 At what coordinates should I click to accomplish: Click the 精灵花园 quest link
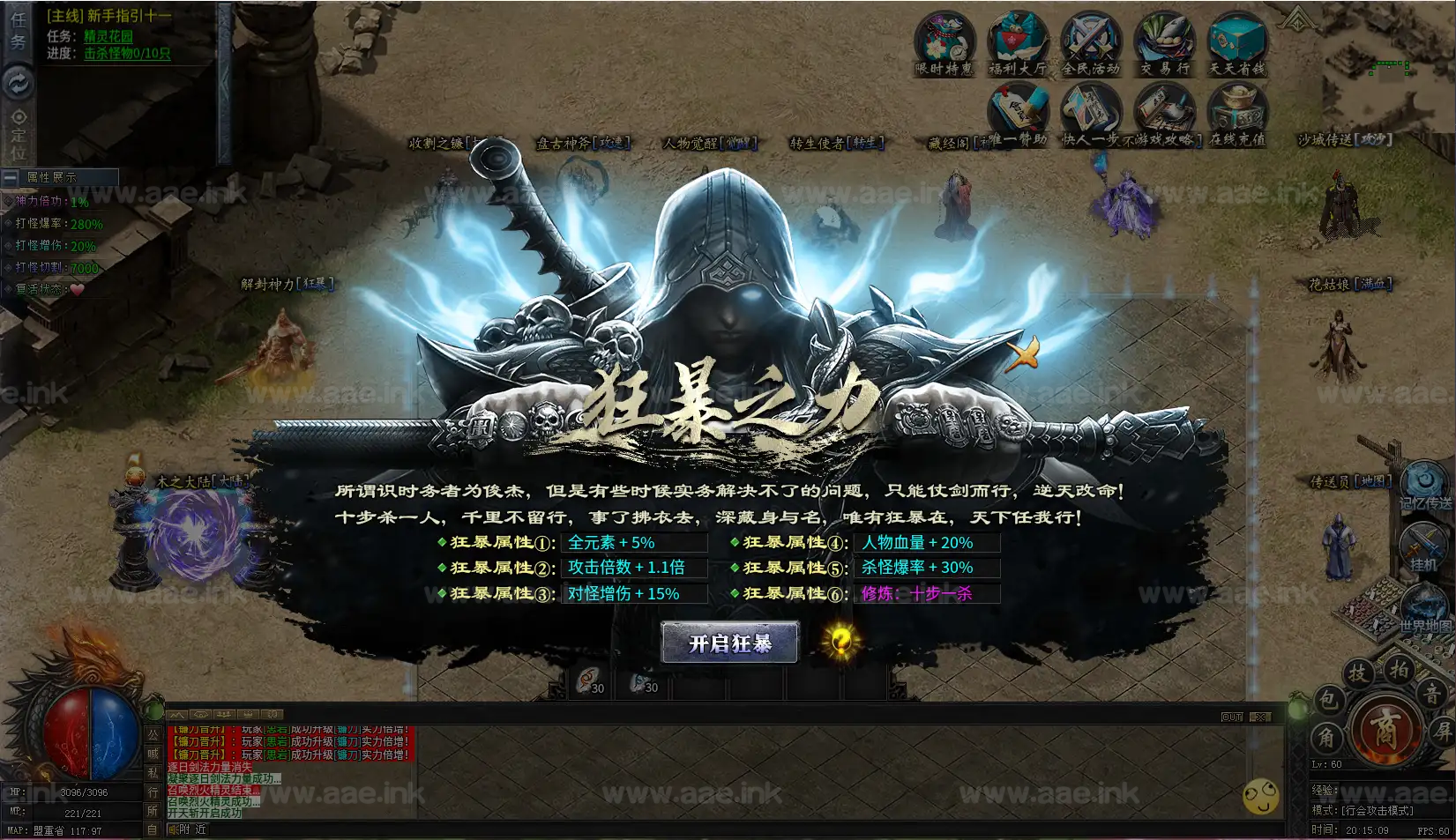108,36
